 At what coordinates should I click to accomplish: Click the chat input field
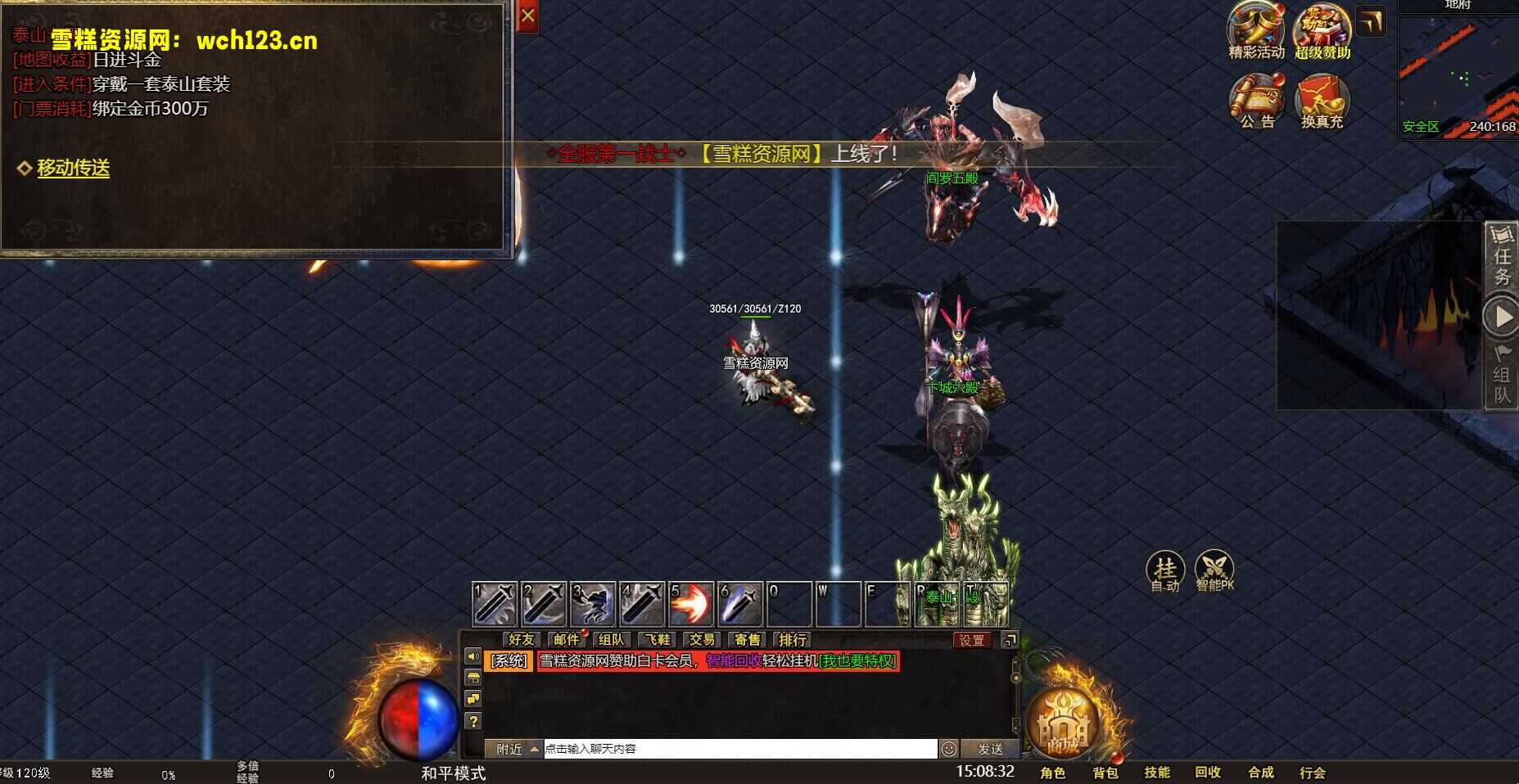click(740, 749)
